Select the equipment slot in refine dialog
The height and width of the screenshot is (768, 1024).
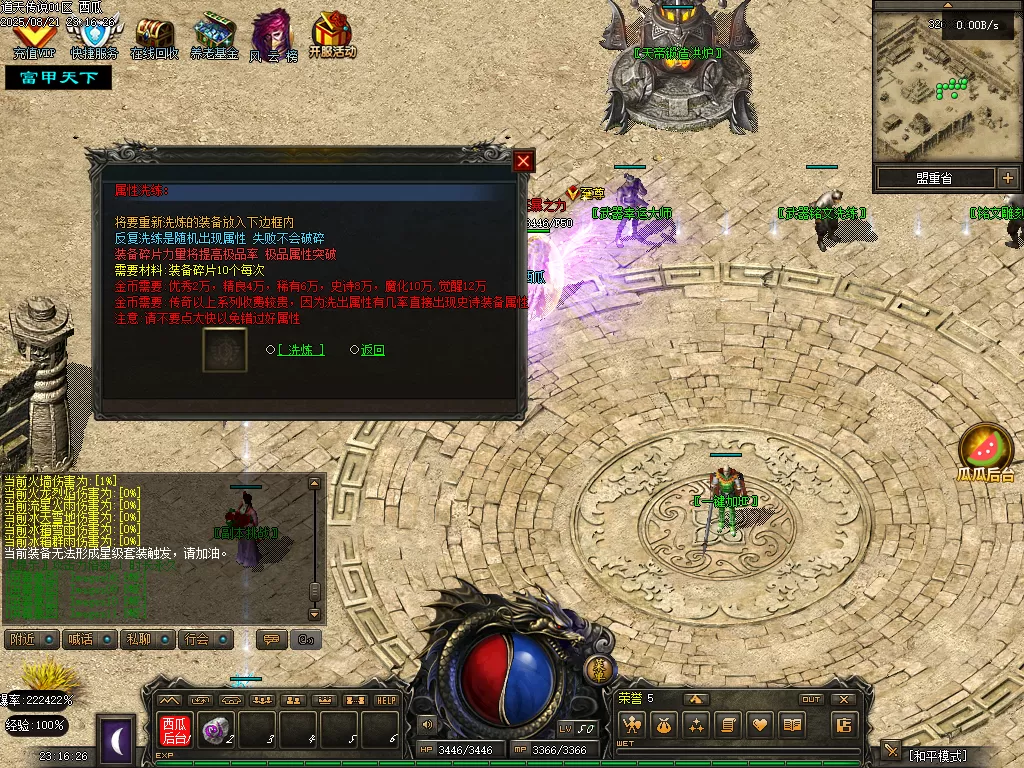point(225,350)
